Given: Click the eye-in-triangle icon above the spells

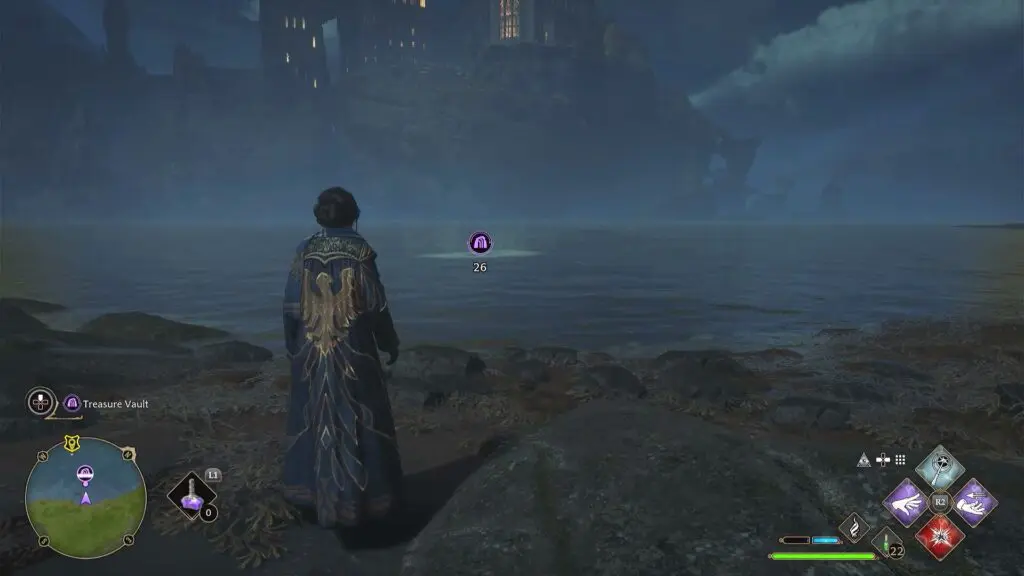Looking at the screenshot, I should tap(863, 460).
